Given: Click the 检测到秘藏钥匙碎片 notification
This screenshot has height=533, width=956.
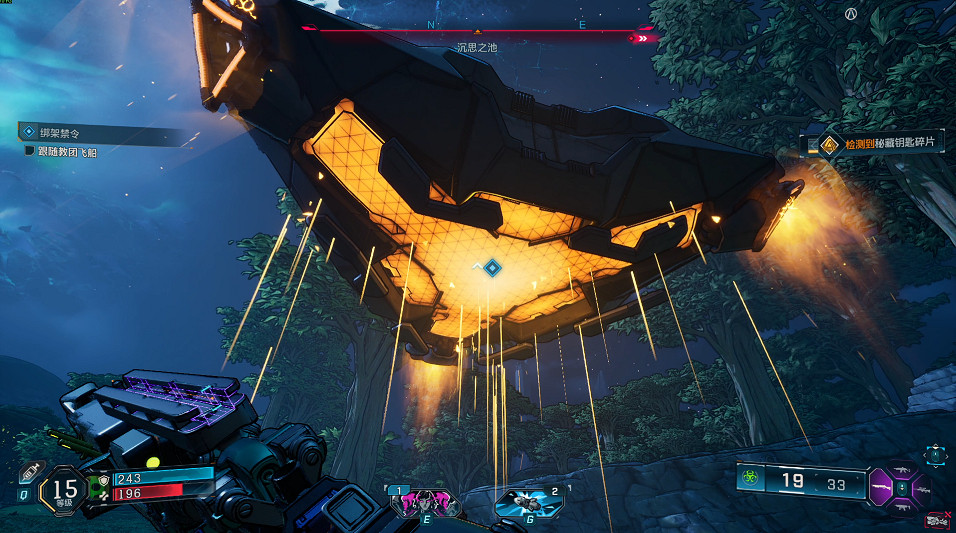Looking at the screenshot, I should (x=880, y=145).
